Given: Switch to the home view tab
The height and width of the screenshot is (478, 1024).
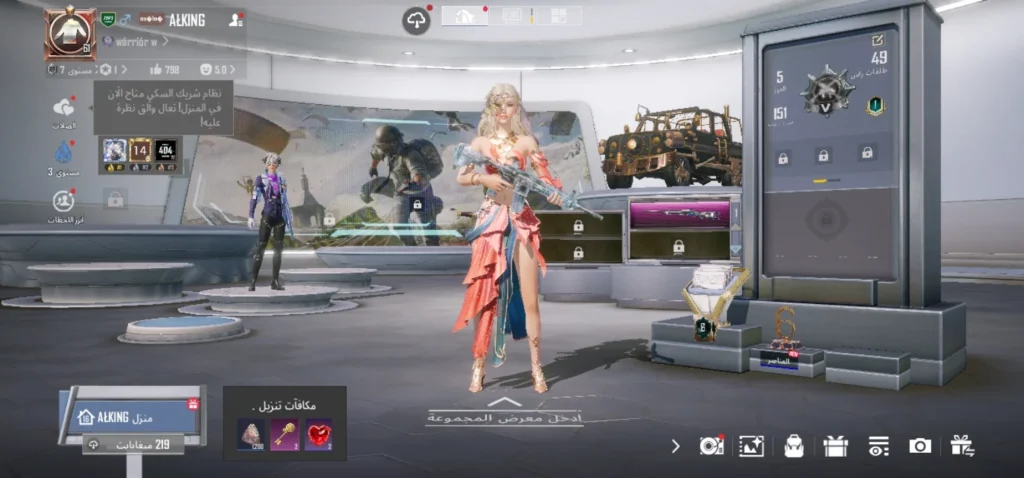Looking at the screenshot, I should click(465, 16).
